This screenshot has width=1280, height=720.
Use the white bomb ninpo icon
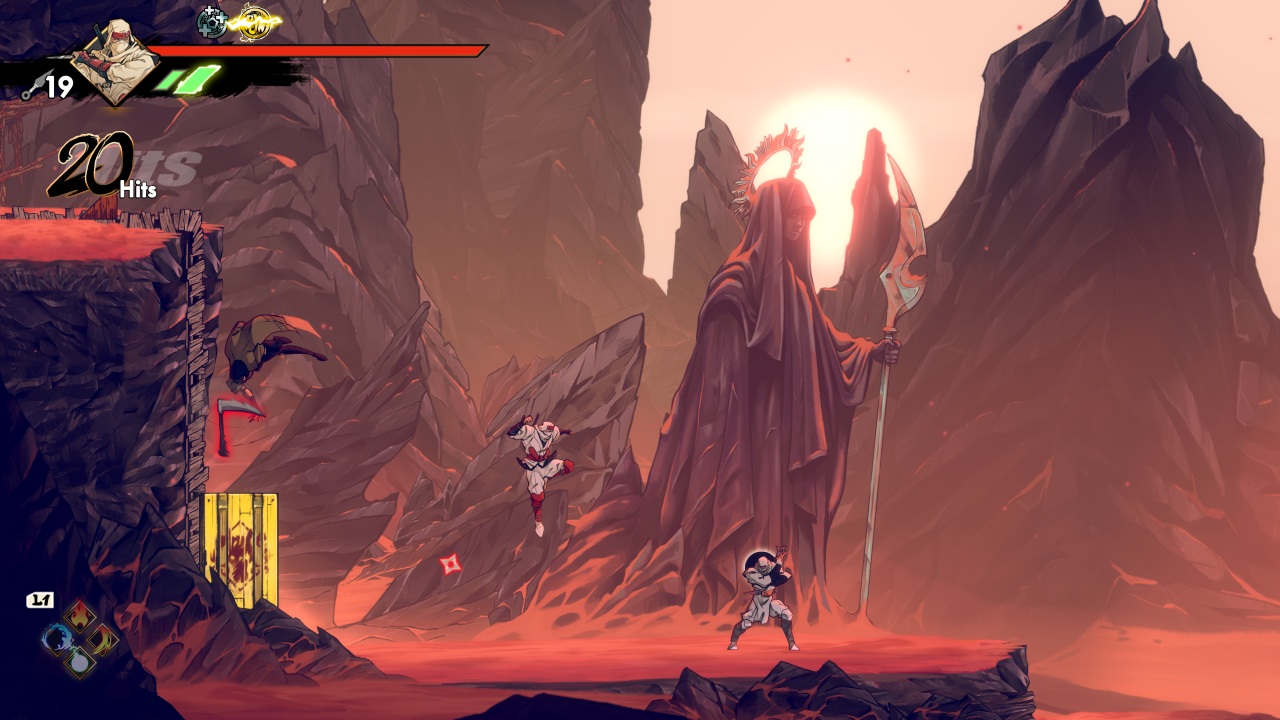coord(80,661)
